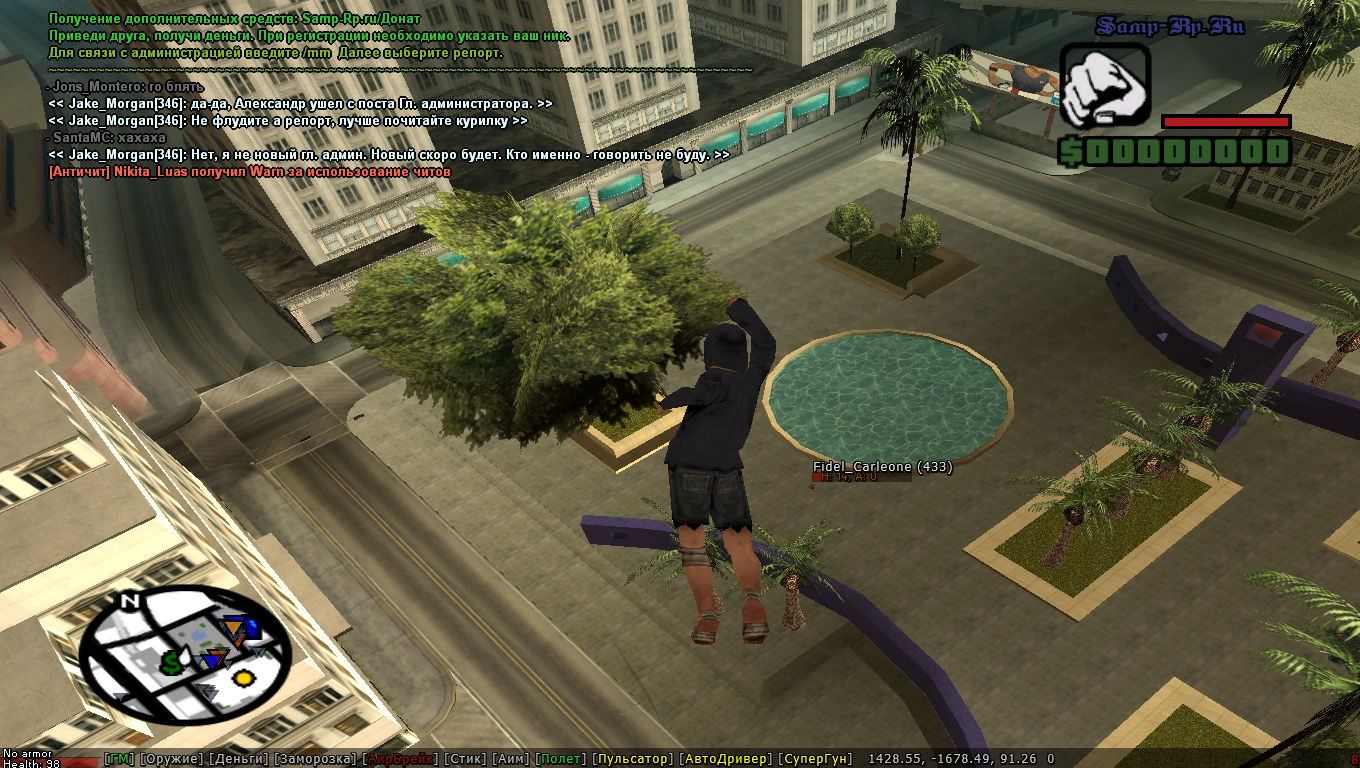
Task: Toggle the Полет option
Action: click(560, 759)
